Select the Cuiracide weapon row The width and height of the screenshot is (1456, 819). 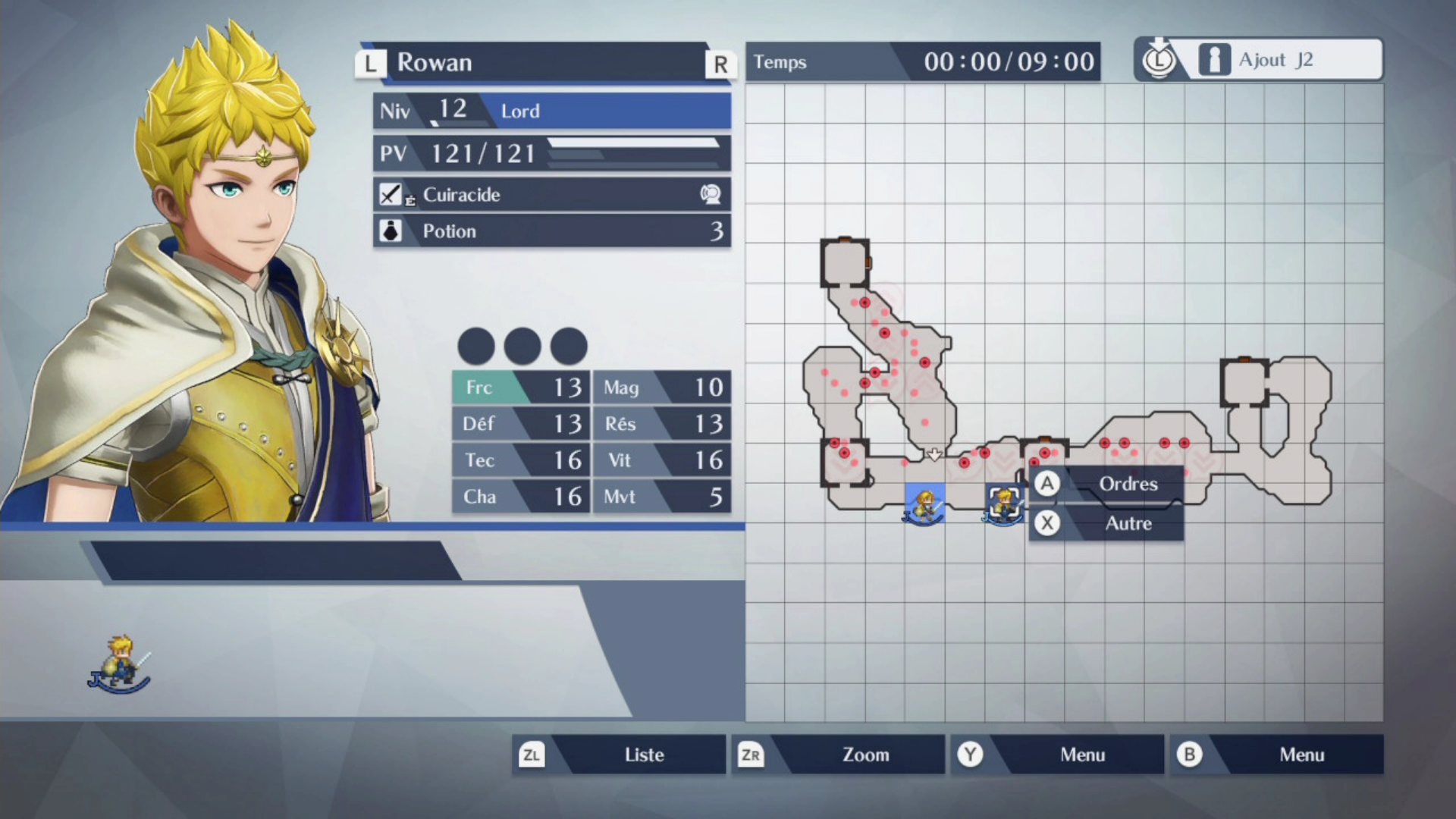point(551,195)
